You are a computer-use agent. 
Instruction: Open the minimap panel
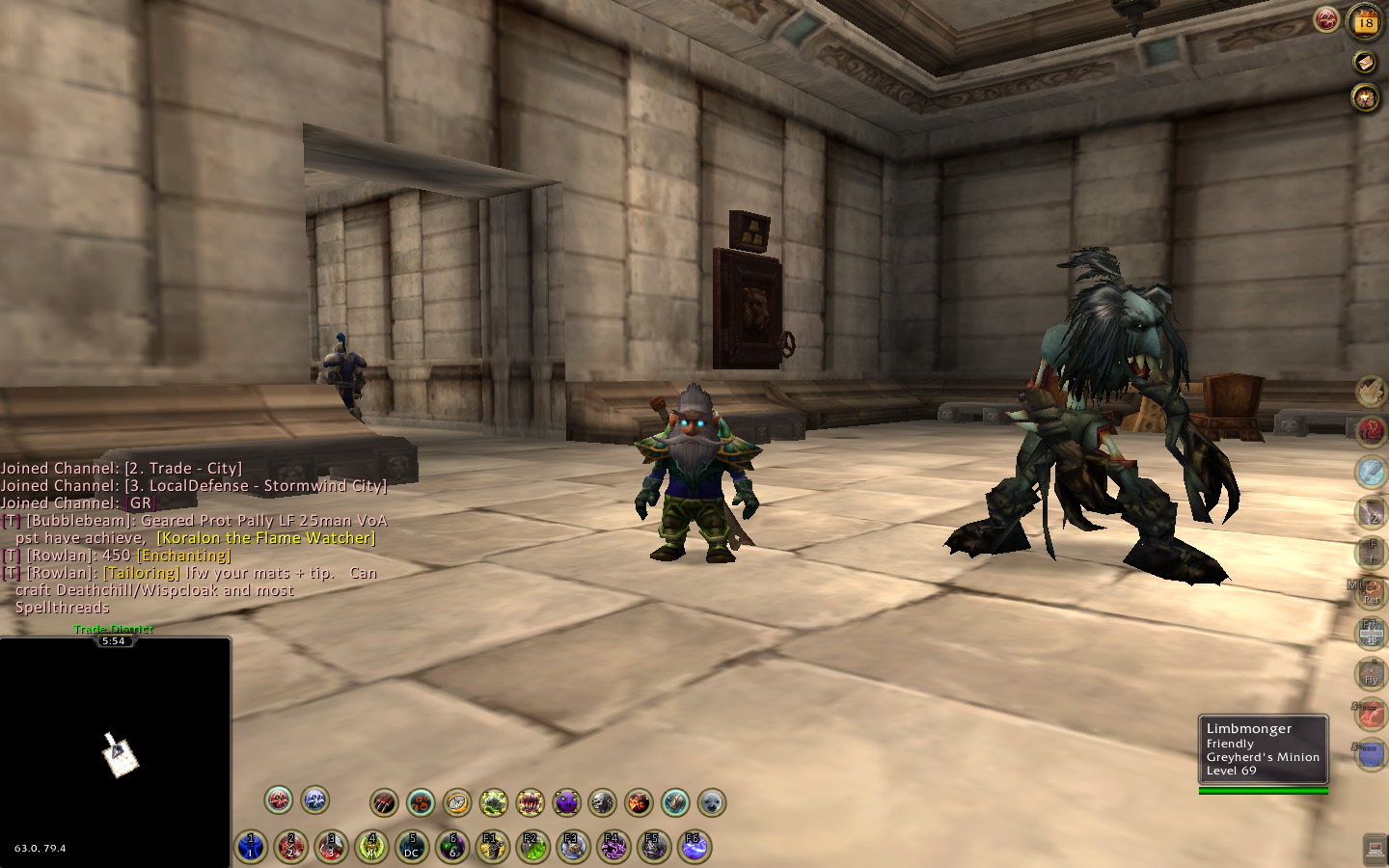click(116, 752)
